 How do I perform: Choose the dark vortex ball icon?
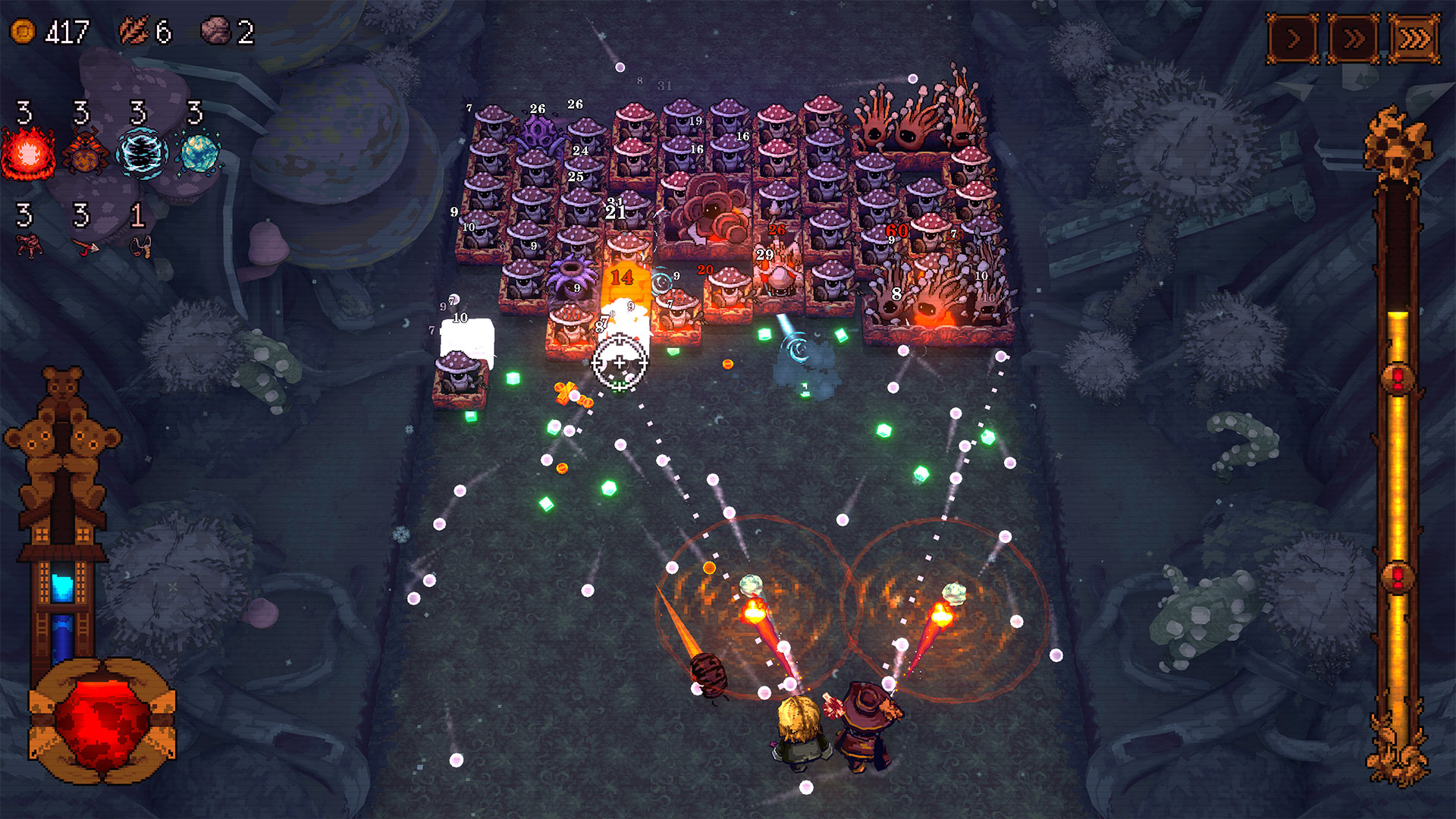[142, 154]
